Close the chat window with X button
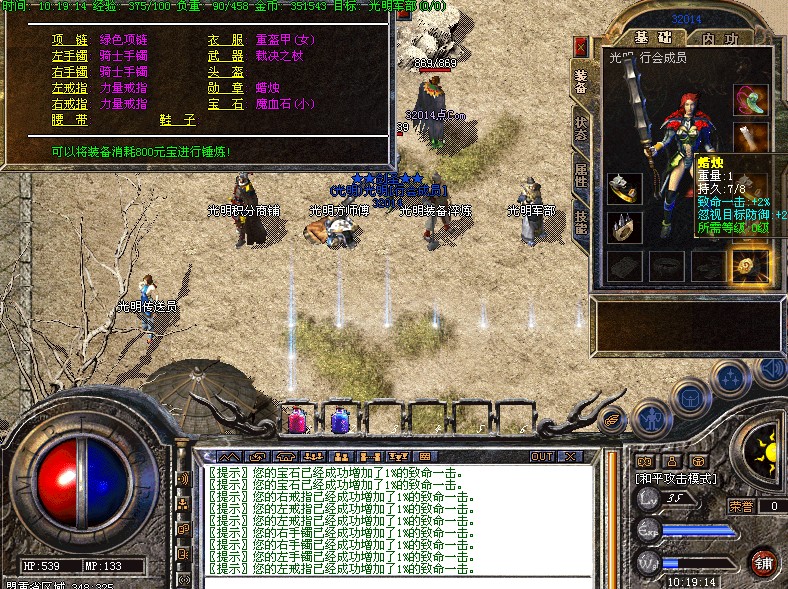The width and height of the screenshot is (788, 589). pos(572,456)
